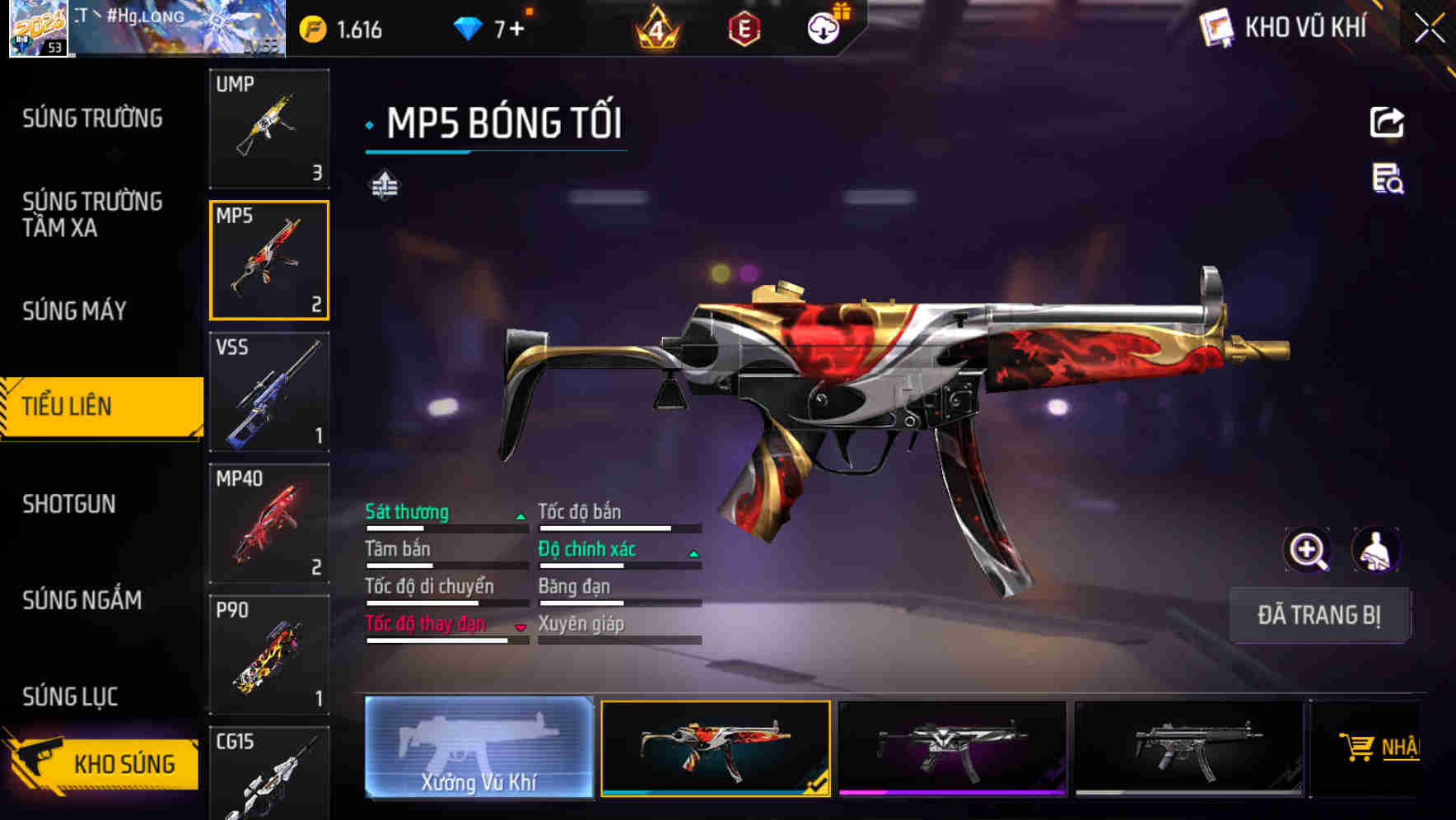
Task: Switch to Súng Trường Tầm Xa category
Action: click(x=92, y=214)
